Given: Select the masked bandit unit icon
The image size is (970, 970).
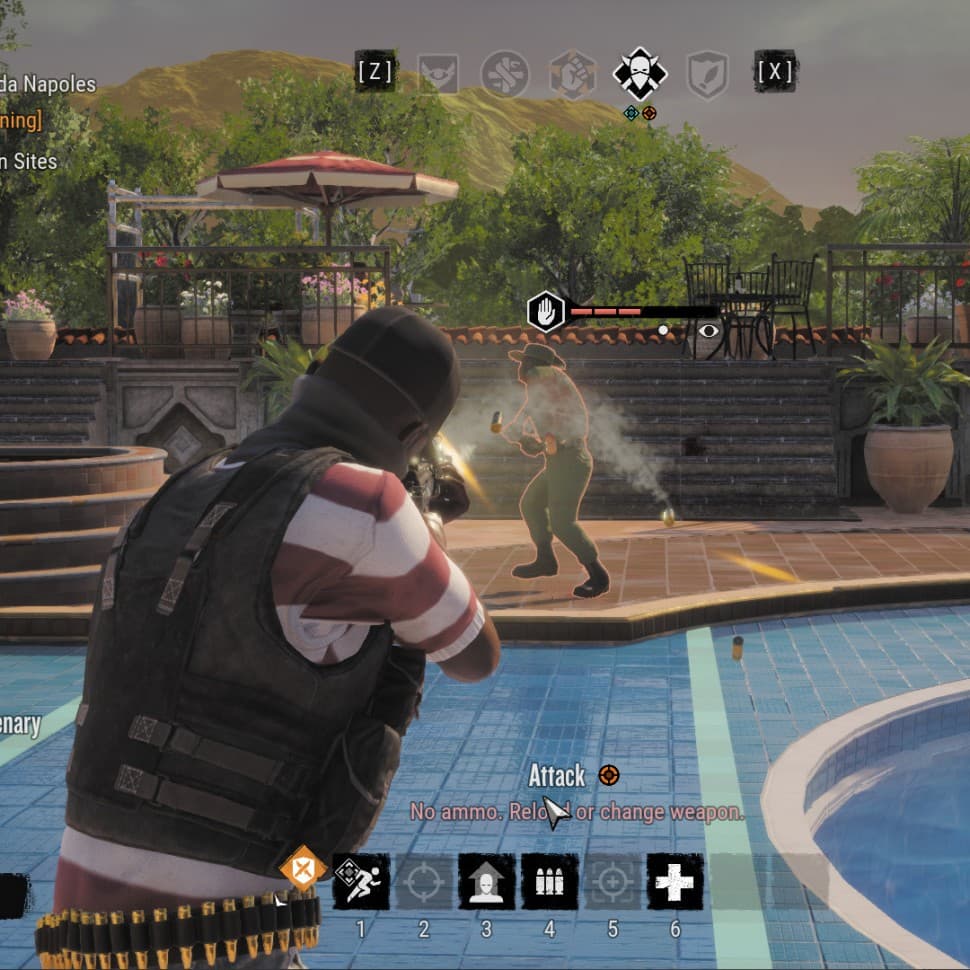Looking at the screenshot, I should pos(639,73).
